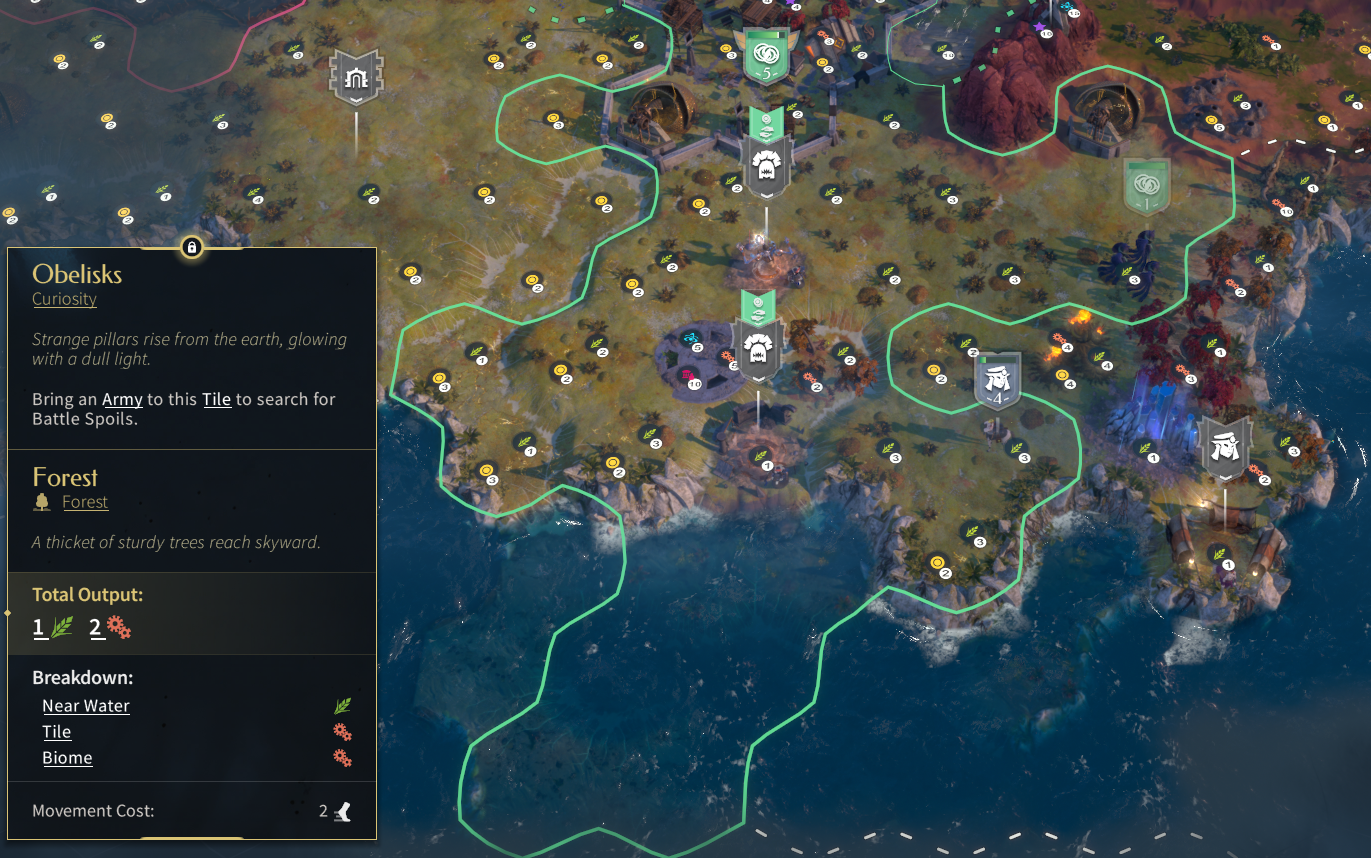This screenshot has width=1371, height=858.
Task: Open the Forest terrain link
Action: tap(85, 501)
